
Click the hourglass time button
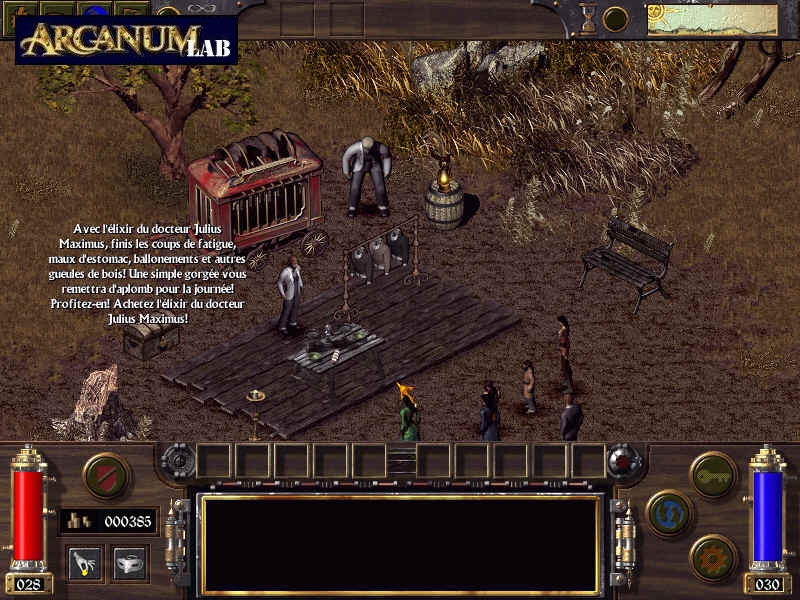tap(588, 18)
